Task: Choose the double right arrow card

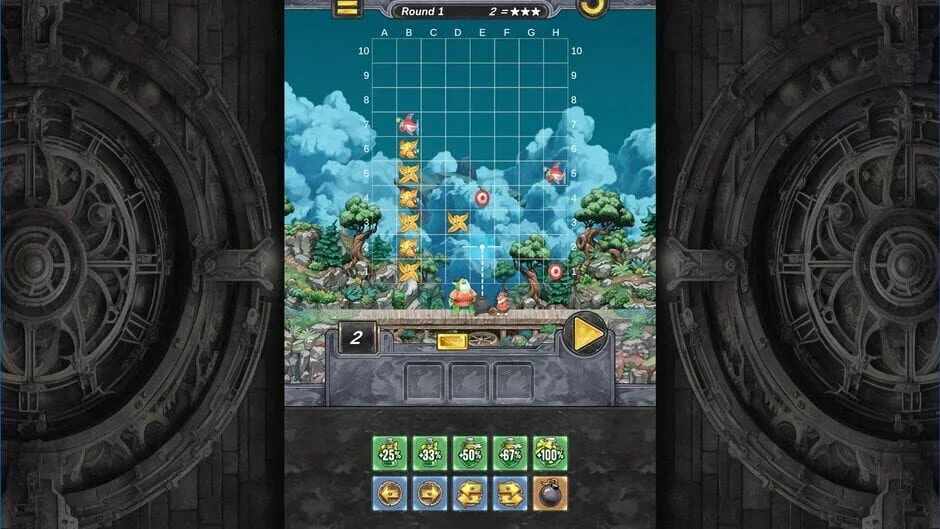Action: pyautogui.click(x=510, y=493)
